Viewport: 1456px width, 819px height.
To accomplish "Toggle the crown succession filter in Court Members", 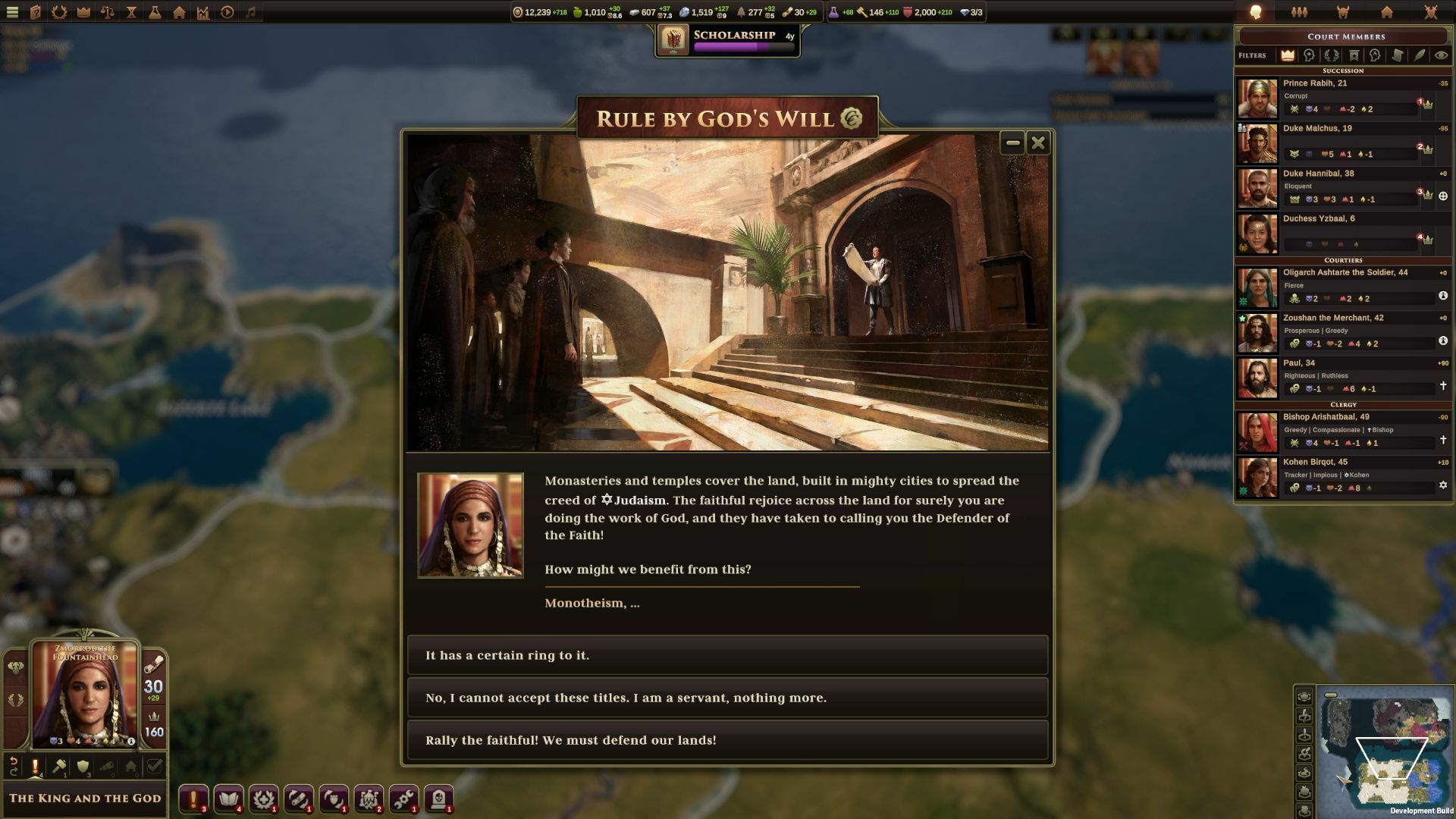I will 1288,55.
